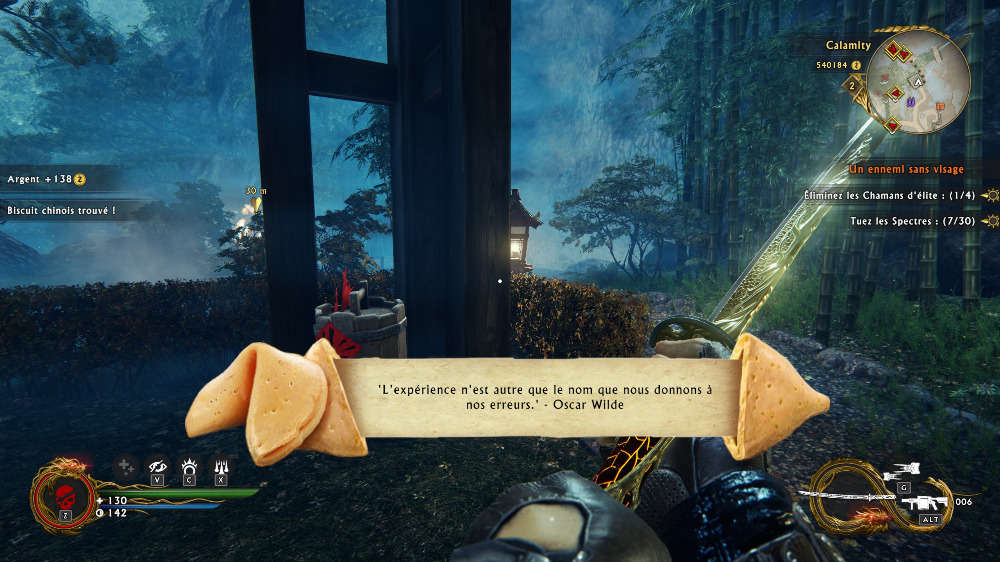Activate the healing sparkles ability icon
Viewport: 1000px width, 562px height.
(x=125, y=466)
